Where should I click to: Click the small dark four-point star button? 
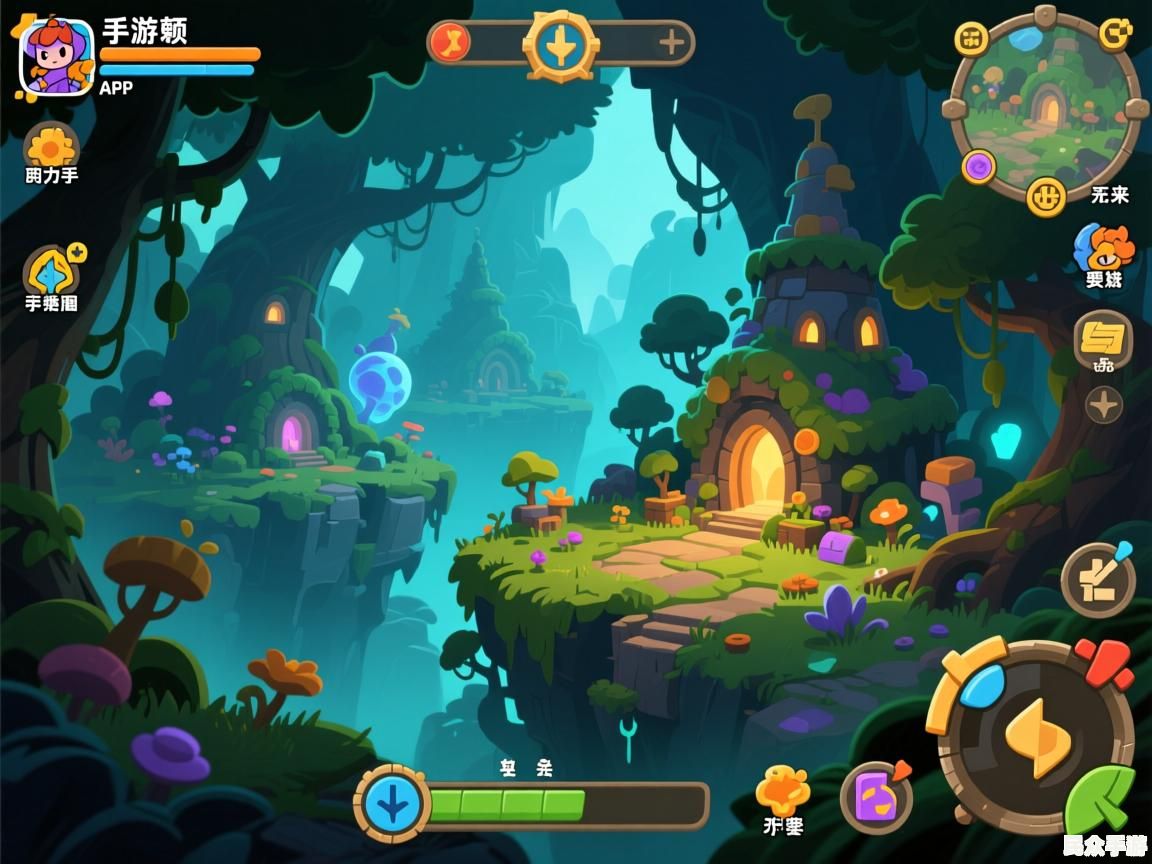click(x=1104, y=405)
